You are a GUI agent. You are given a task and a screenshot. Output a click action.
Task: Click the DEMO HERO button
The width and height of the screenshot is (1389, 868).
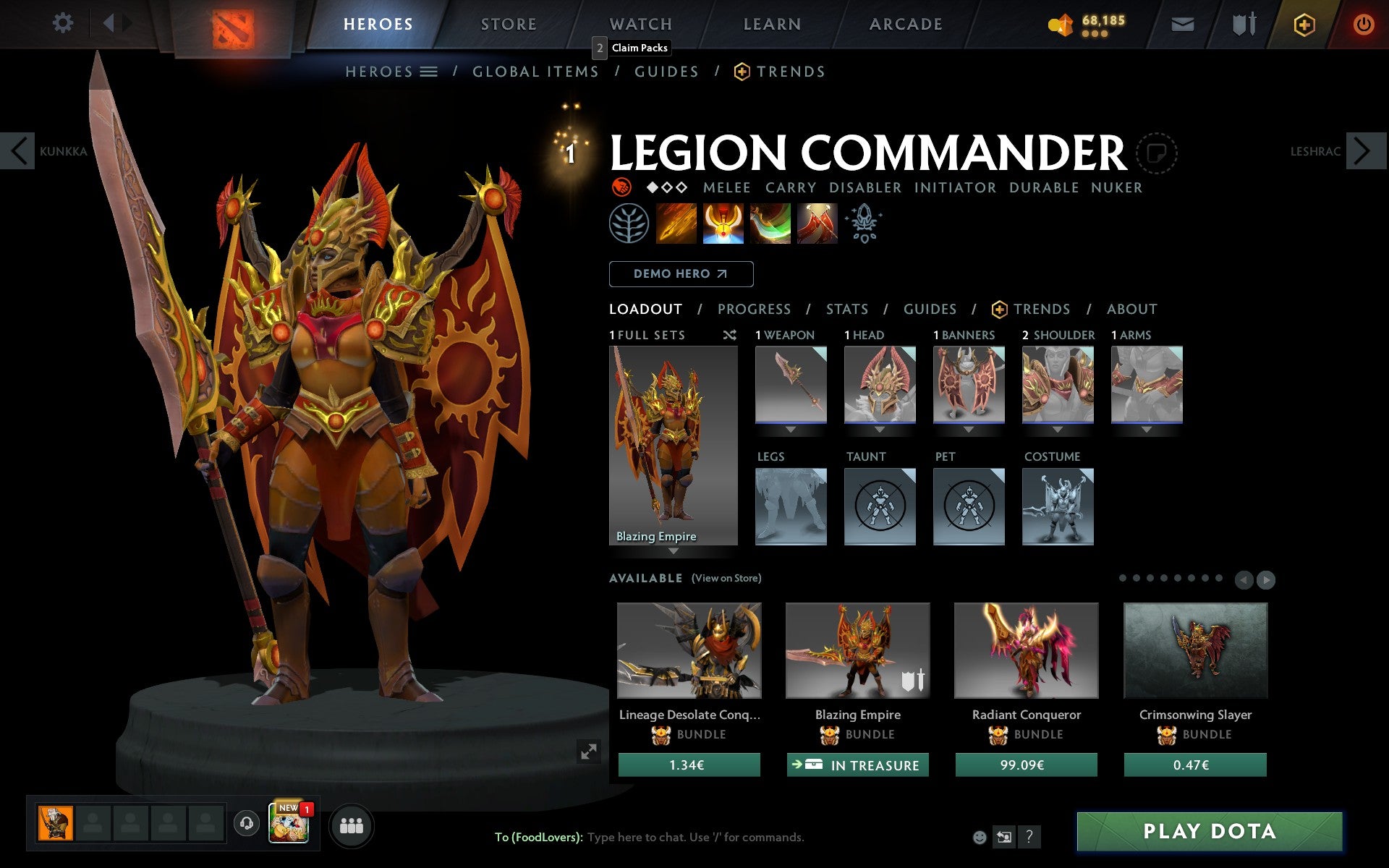pos(681,274)
